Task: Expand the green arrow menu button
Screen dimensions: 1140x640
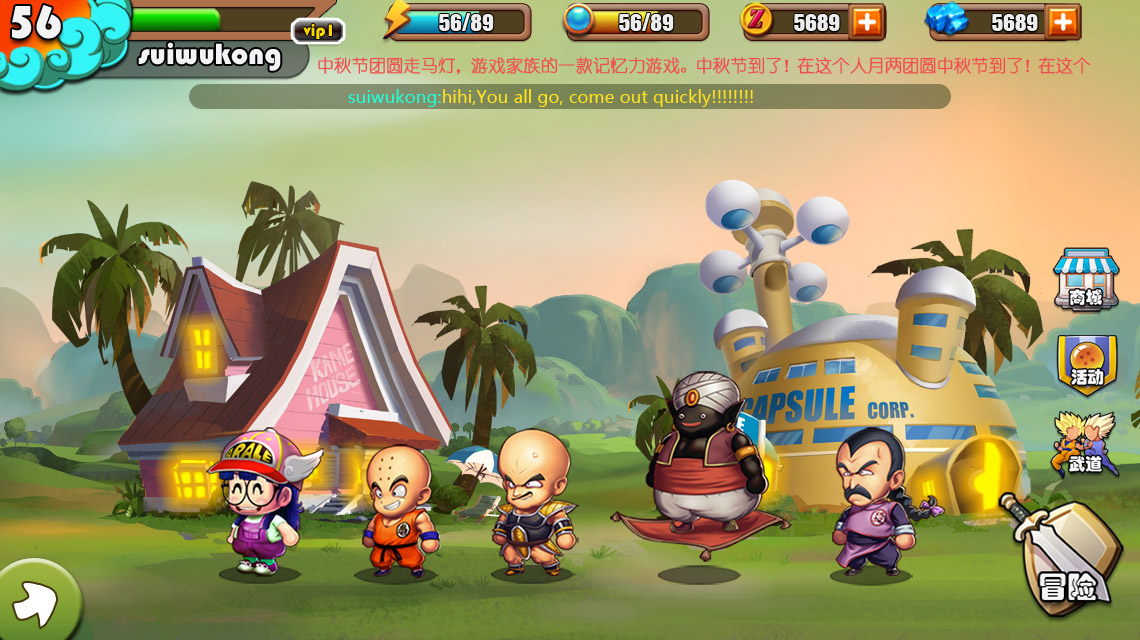Action: [x=36, y=601]
